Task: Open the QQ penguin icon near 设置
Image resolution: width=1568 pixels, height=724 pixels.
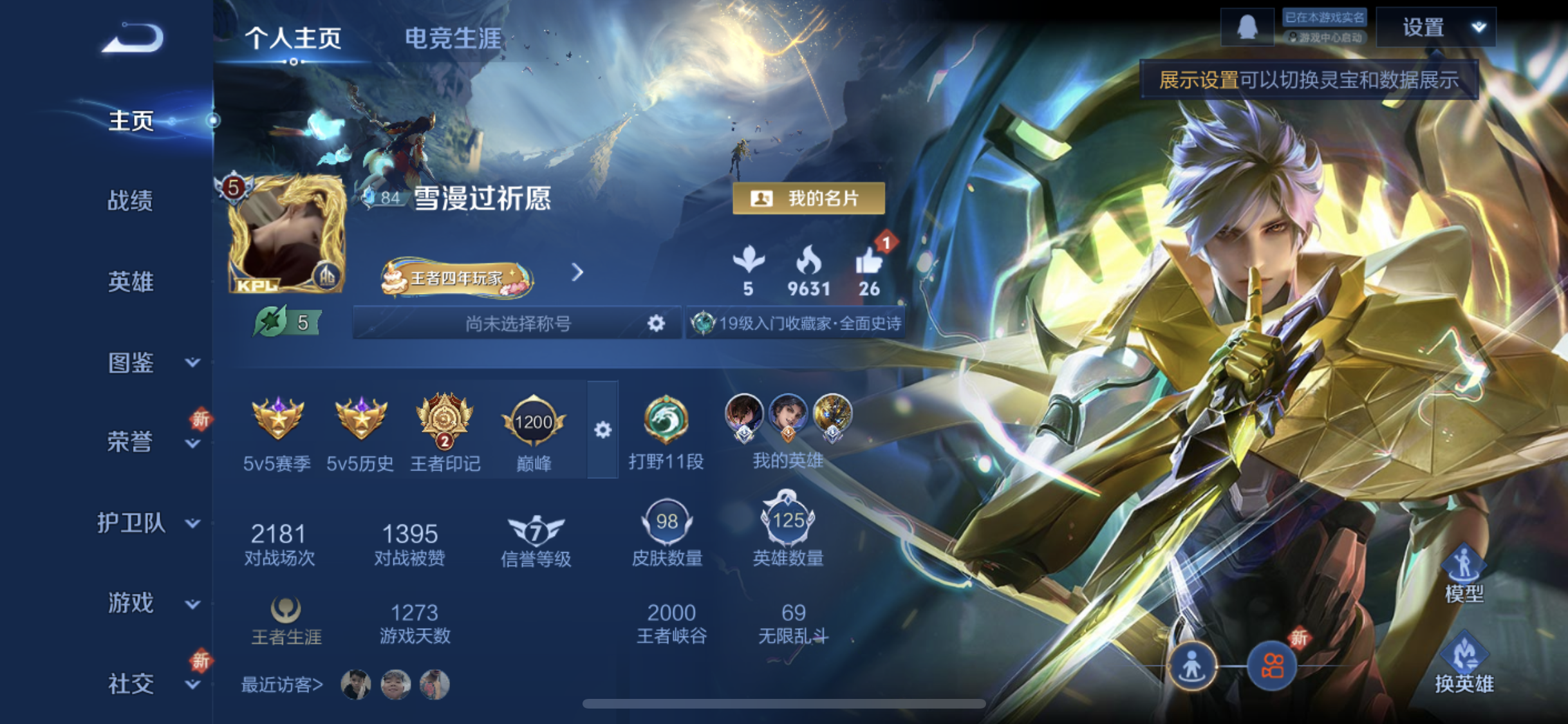Action: click(1247, 26)
